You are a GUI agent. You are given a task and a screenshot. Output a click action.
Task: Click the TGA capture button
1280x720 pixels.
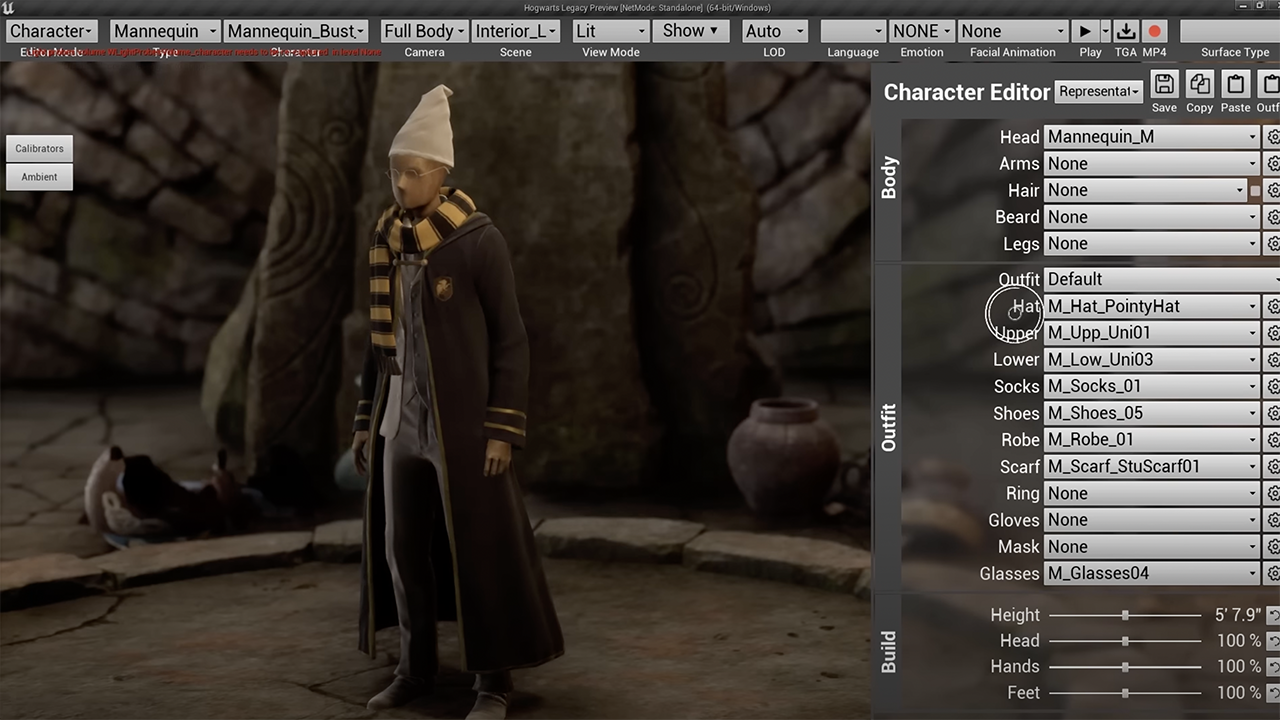(1126, 31)
